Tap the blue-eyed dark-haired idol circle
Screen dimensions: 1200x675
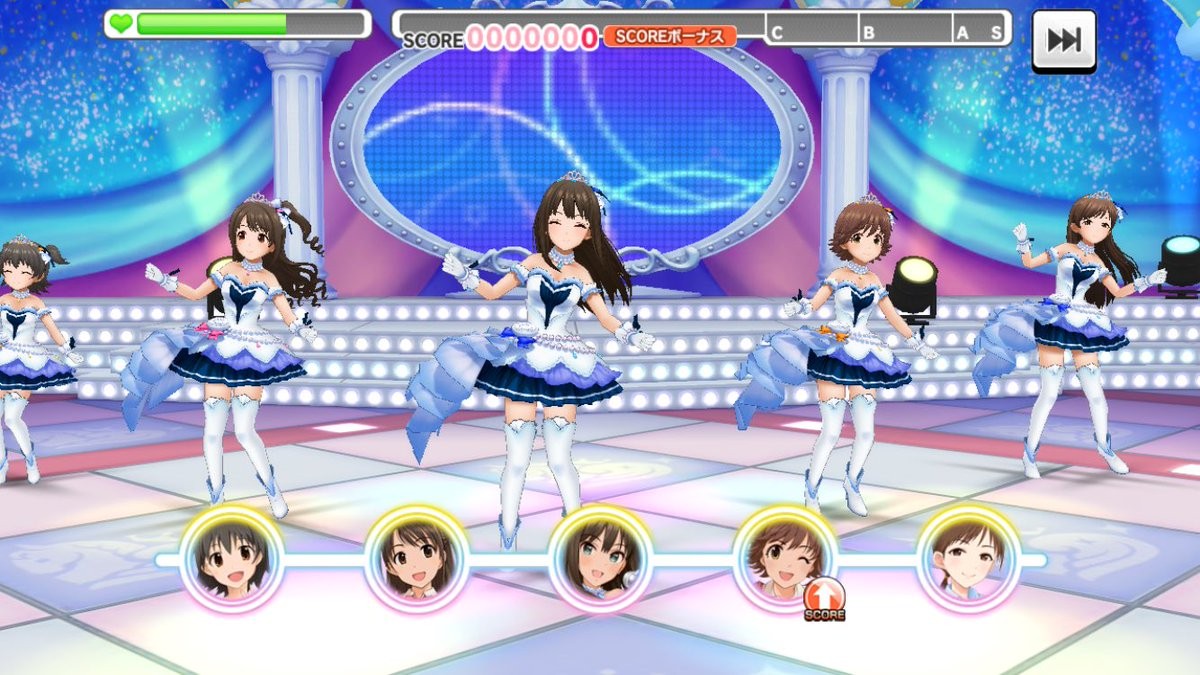pyautogui.click(x=600, y=558)
